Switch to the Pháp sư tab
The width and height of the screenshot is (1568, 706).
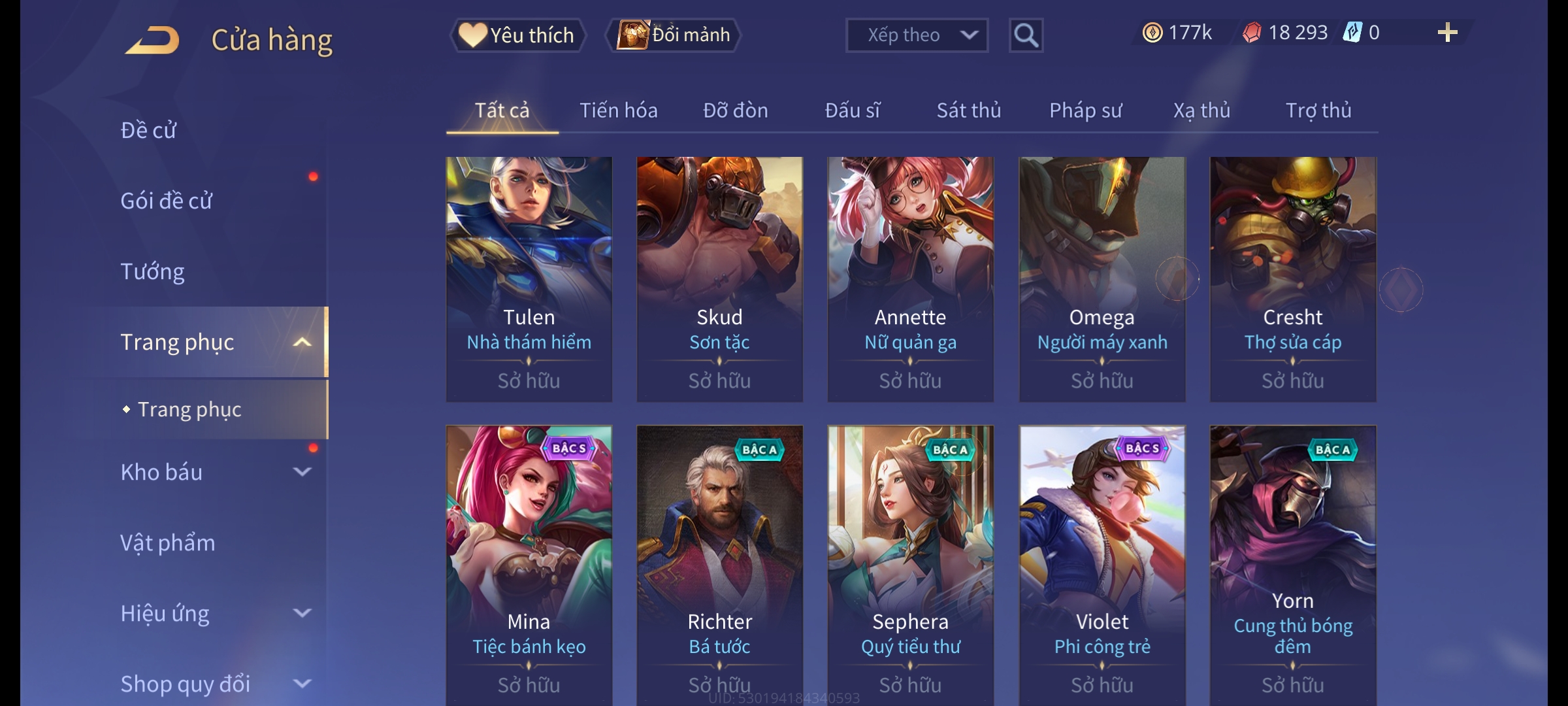pyautogui.click(x=1085, y=110)
